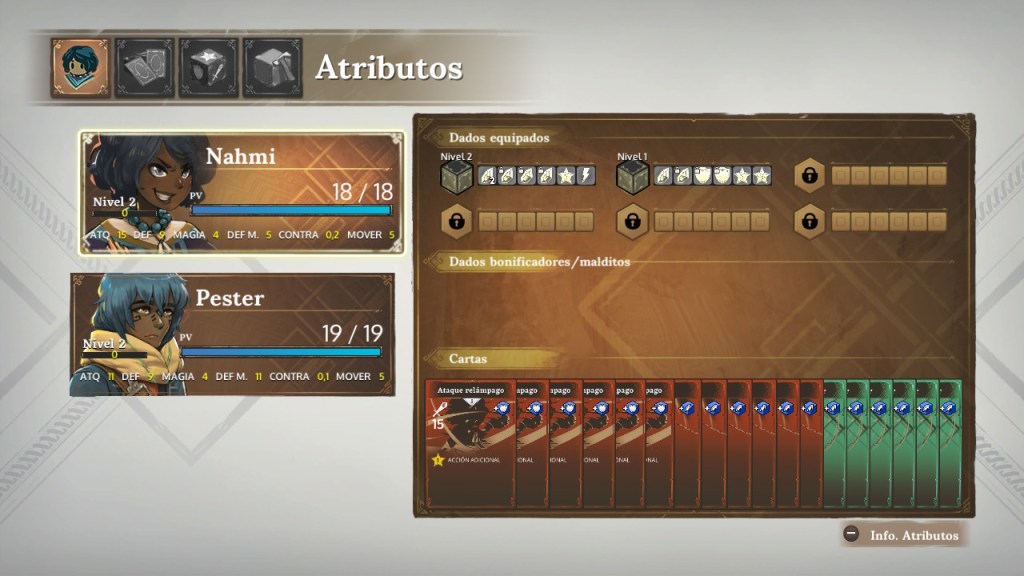Image resolution: width=1024 pixels, height=576 pixels.
Task: Choose Pester's character panel
Action: pos(232,334)
